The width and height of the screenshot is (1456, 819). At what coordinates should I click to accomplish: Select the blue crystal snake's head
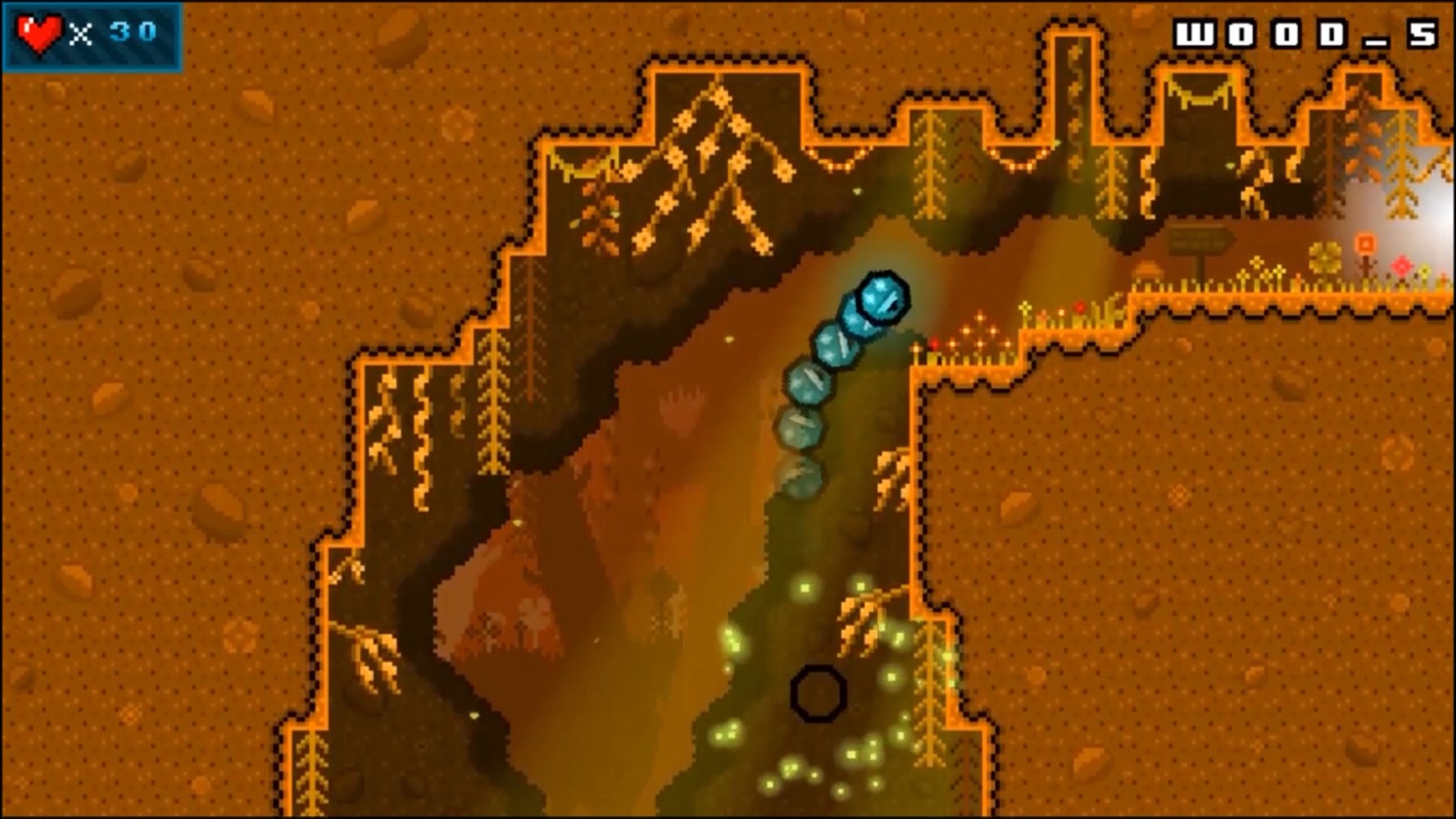point(881,300)
